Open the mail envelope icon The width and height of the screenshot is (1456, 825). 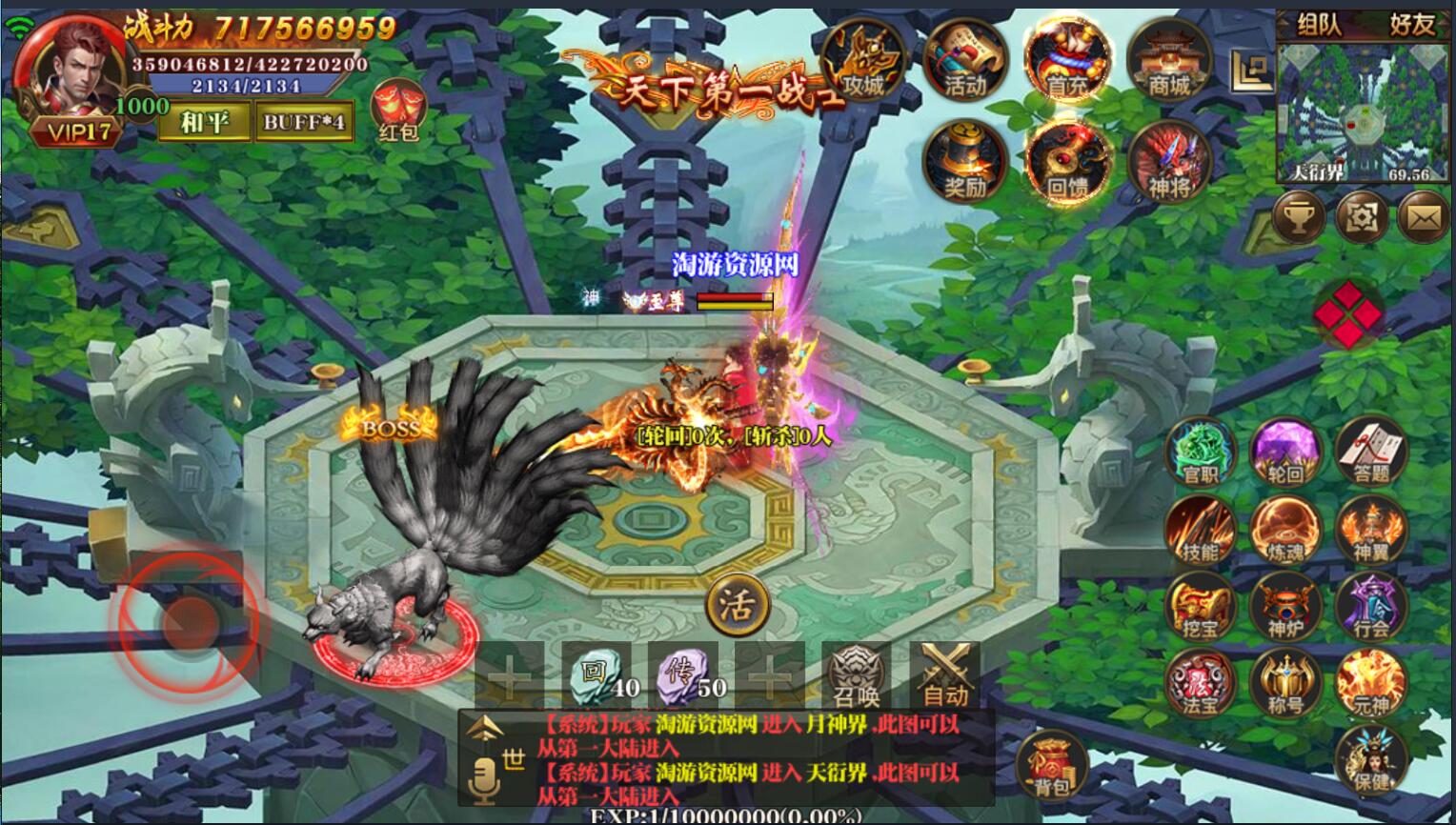[x=1424, y=218]
